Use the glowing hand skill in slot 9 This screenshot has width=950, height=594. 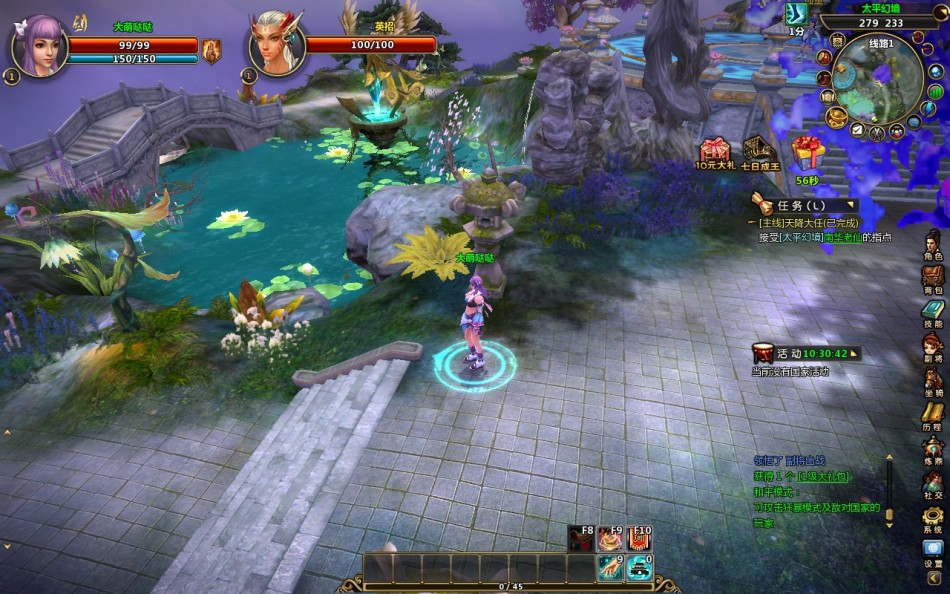pyautogui.click(x=609, y=568)
